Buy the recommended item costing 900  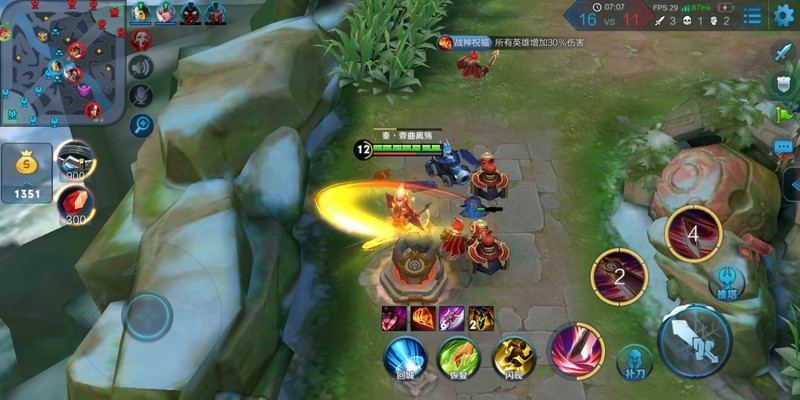click(x=74, y=158)
